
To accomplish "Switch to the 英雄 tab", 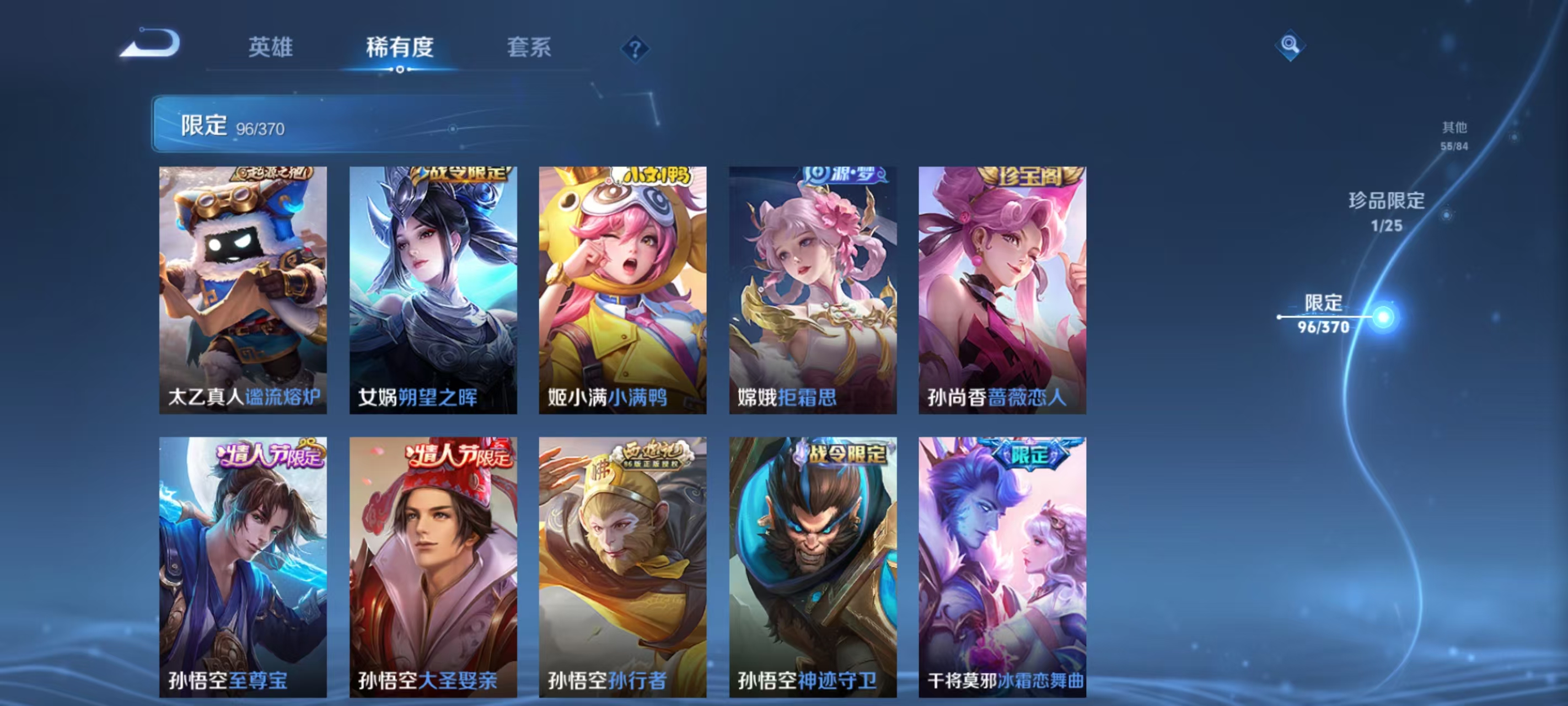I will 270,49.
